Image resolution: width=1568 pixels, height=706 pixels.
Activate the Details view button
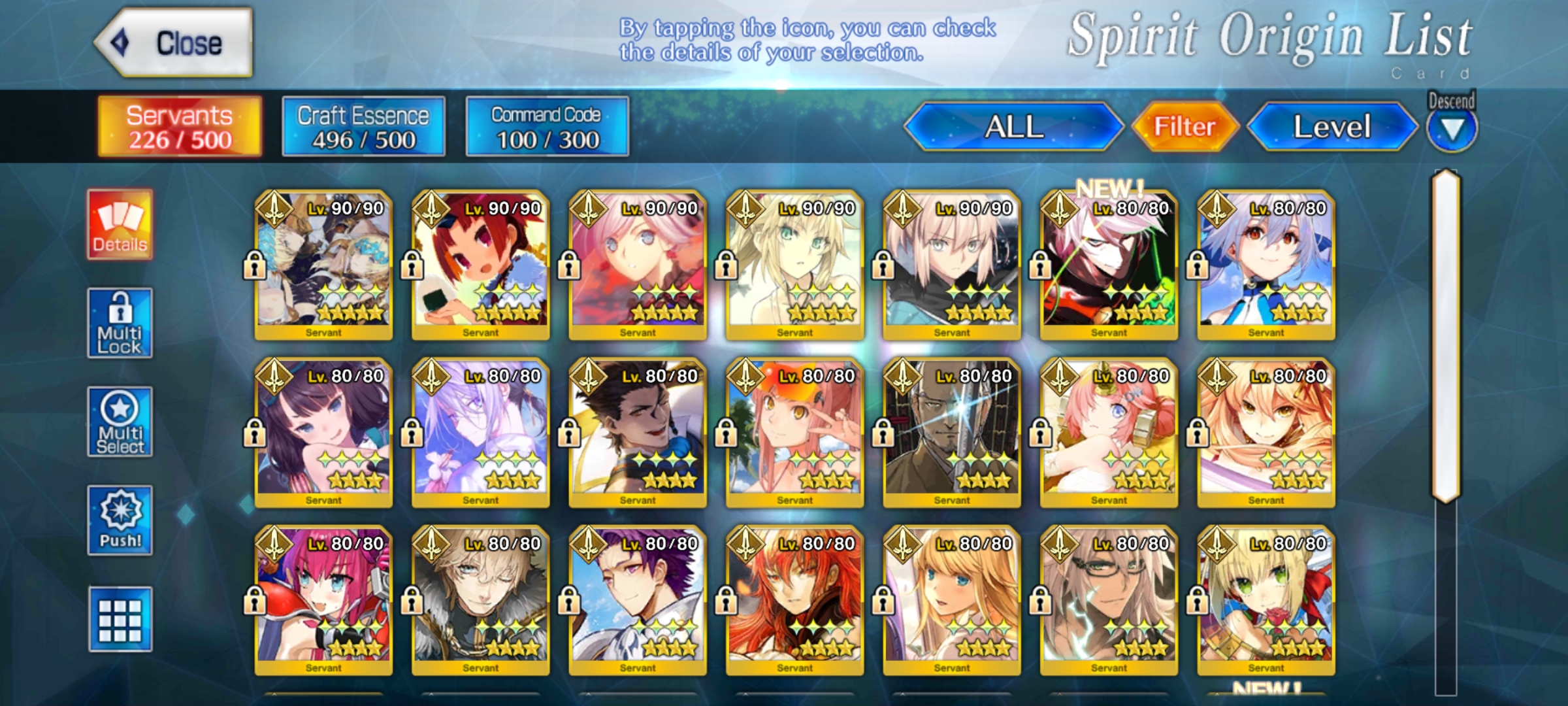coord(120,225)
